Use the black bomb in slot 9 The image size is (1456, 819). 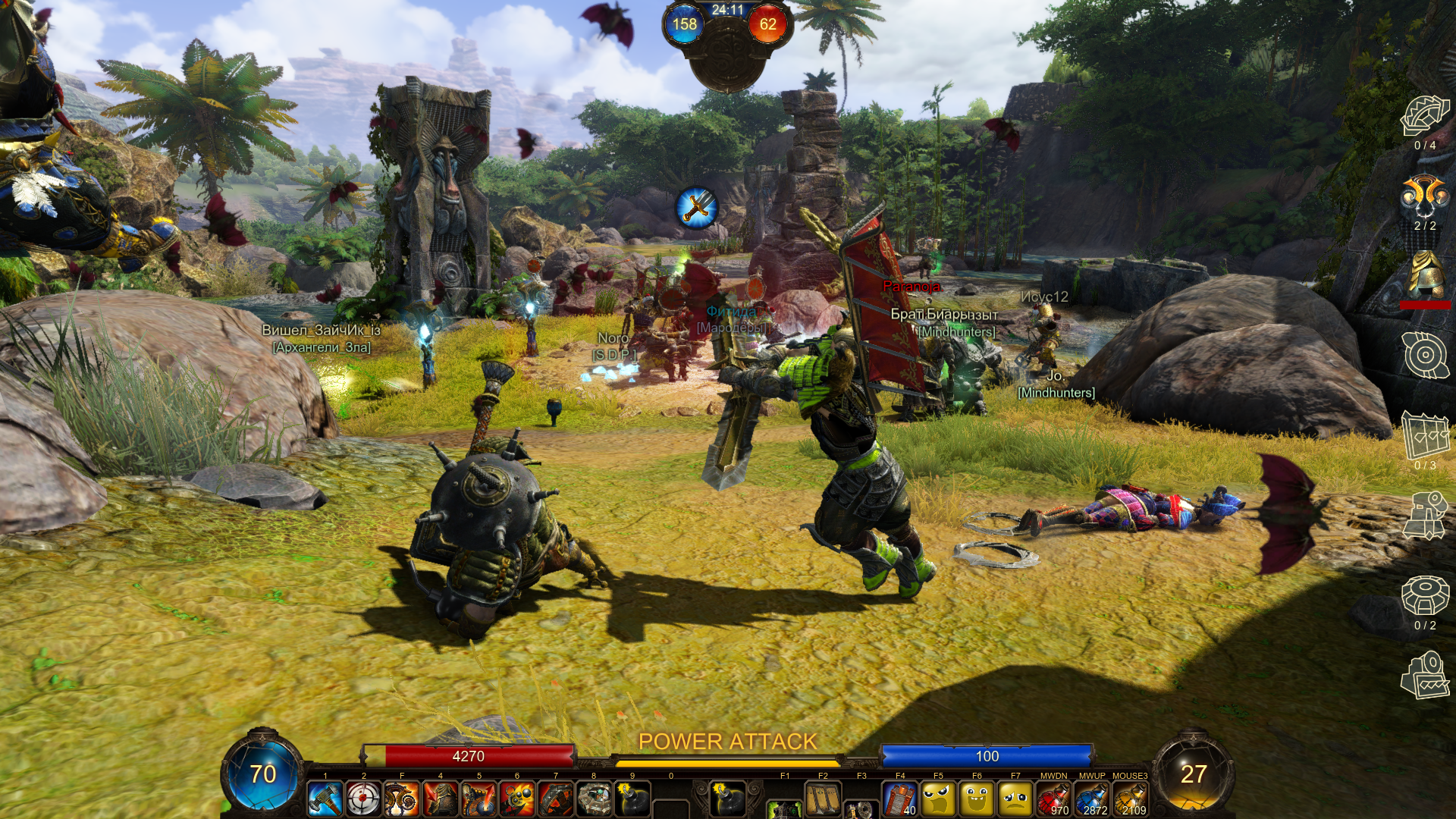pos(632,799)
